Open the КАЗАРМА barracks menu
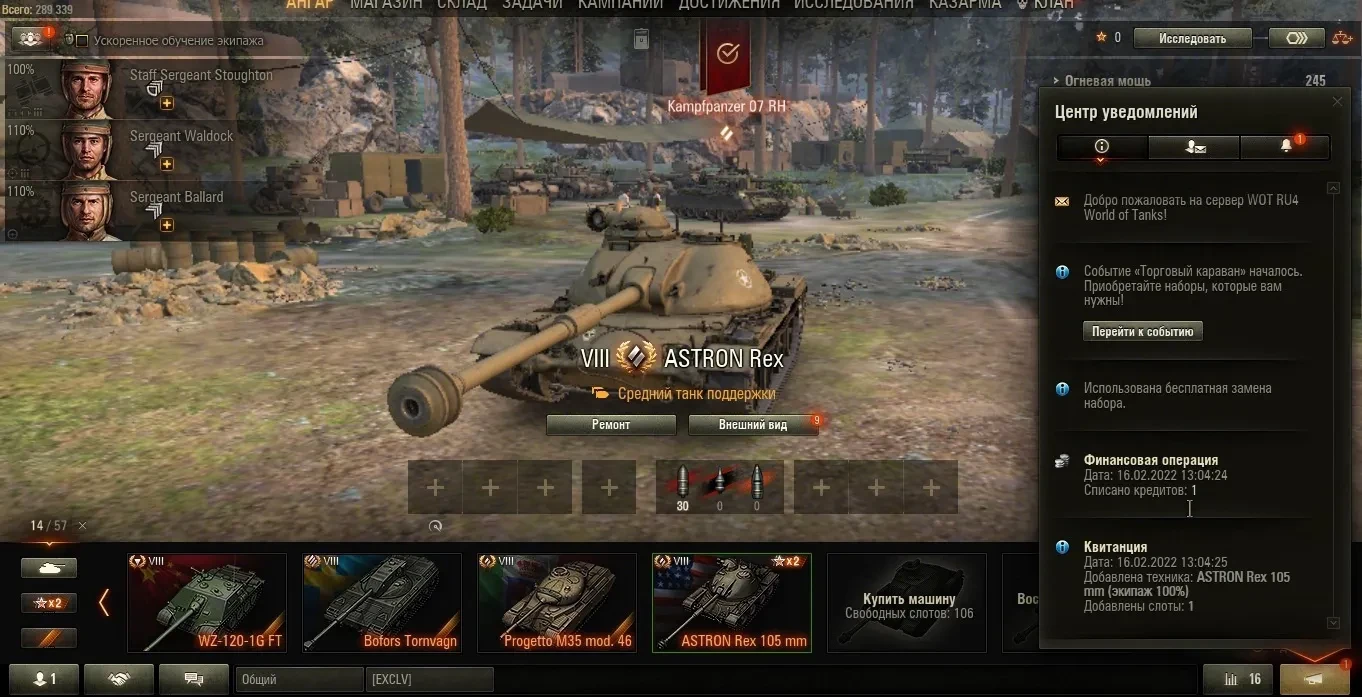This screenshot has width=1362, height=697. point(965,5)
